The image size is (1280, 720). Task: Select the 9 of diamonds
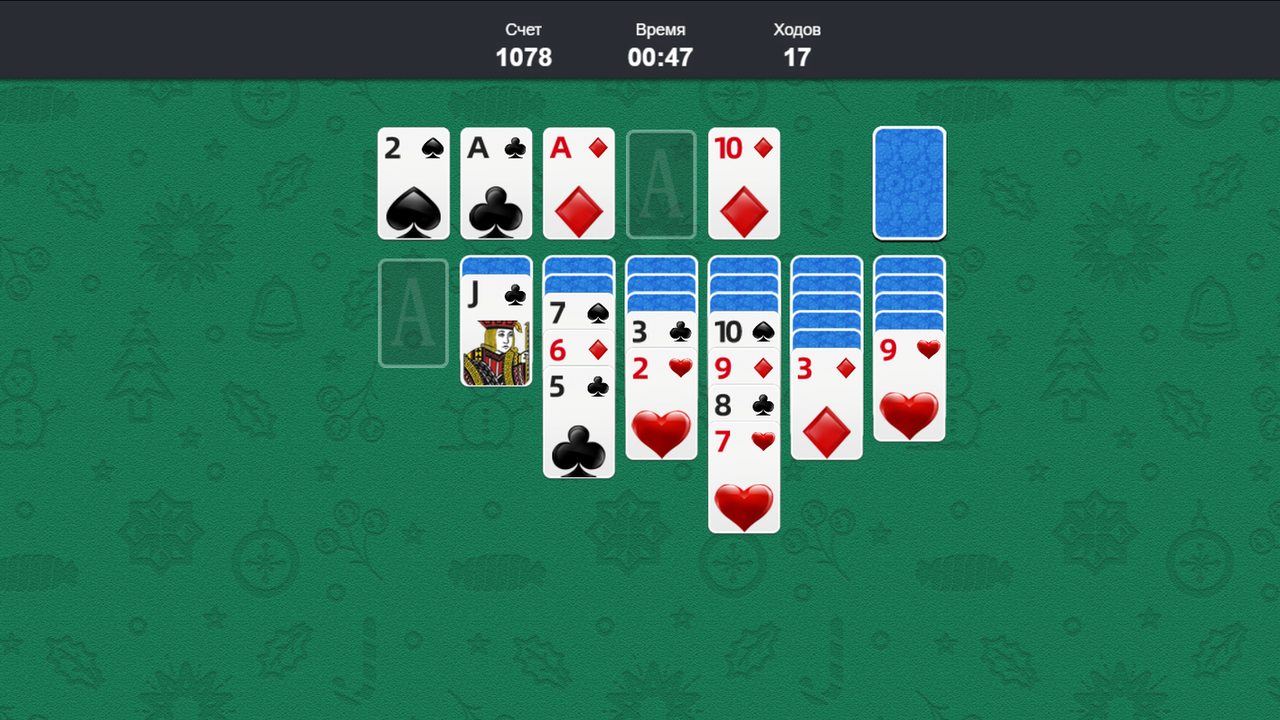pos(744,368)
